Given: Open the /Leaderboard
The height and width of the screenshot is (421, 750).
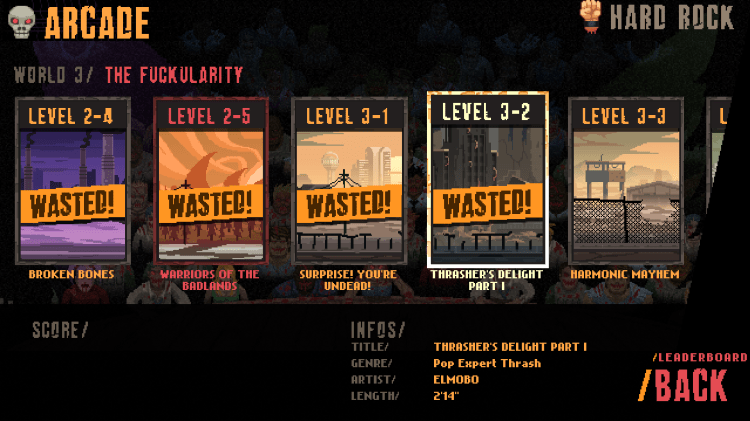Looking at the screenshot, I should point(699,357).
